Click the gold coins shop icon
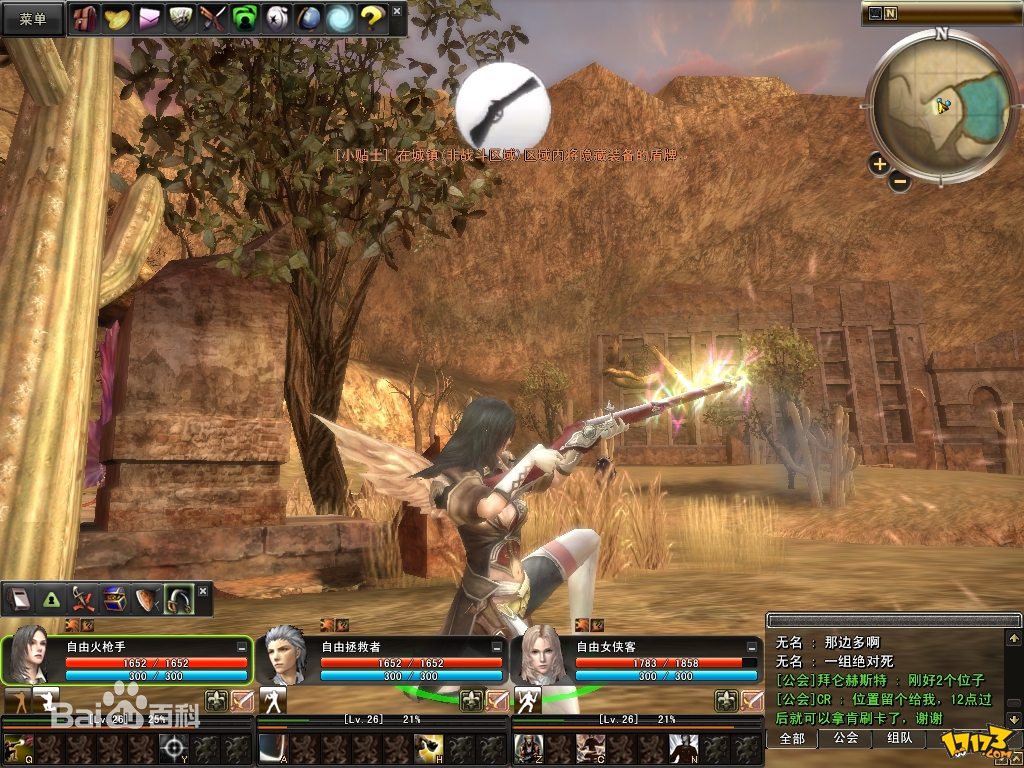 point(117,18)
